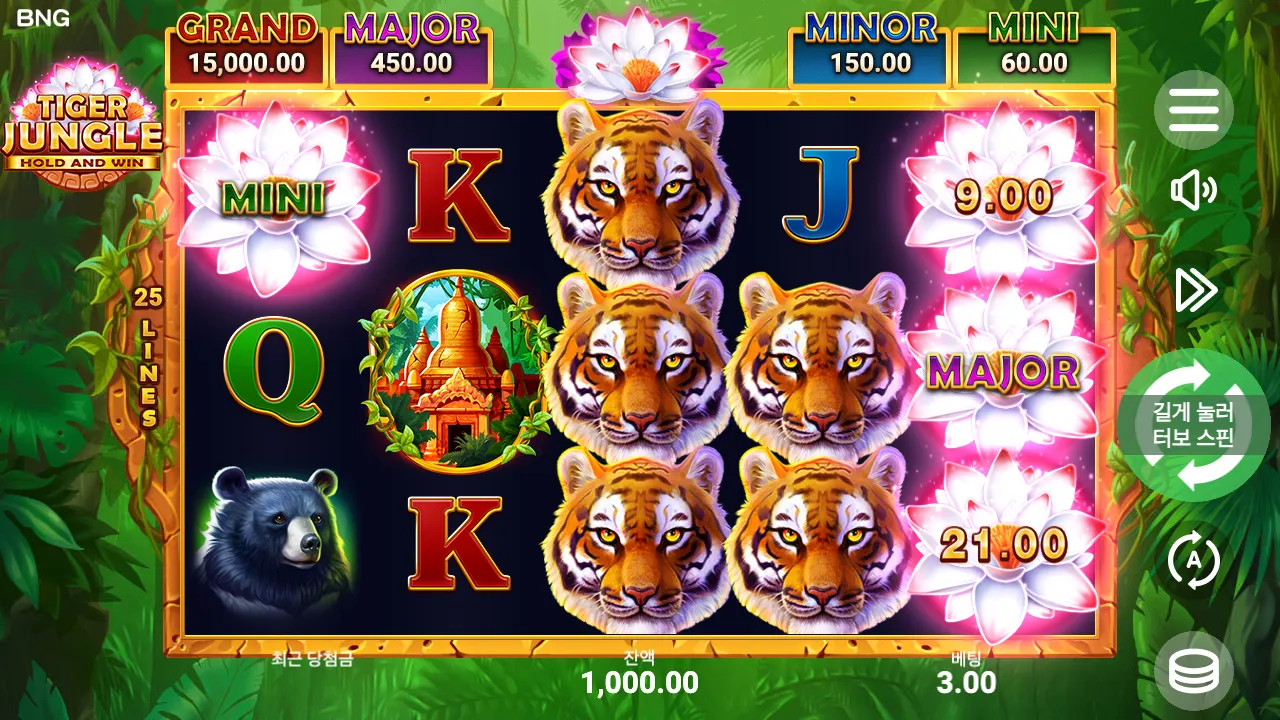Click the MINOR jackpot display
Image resolution: width=1280 pixels, height=720 pixels.
tap(872, 45)
